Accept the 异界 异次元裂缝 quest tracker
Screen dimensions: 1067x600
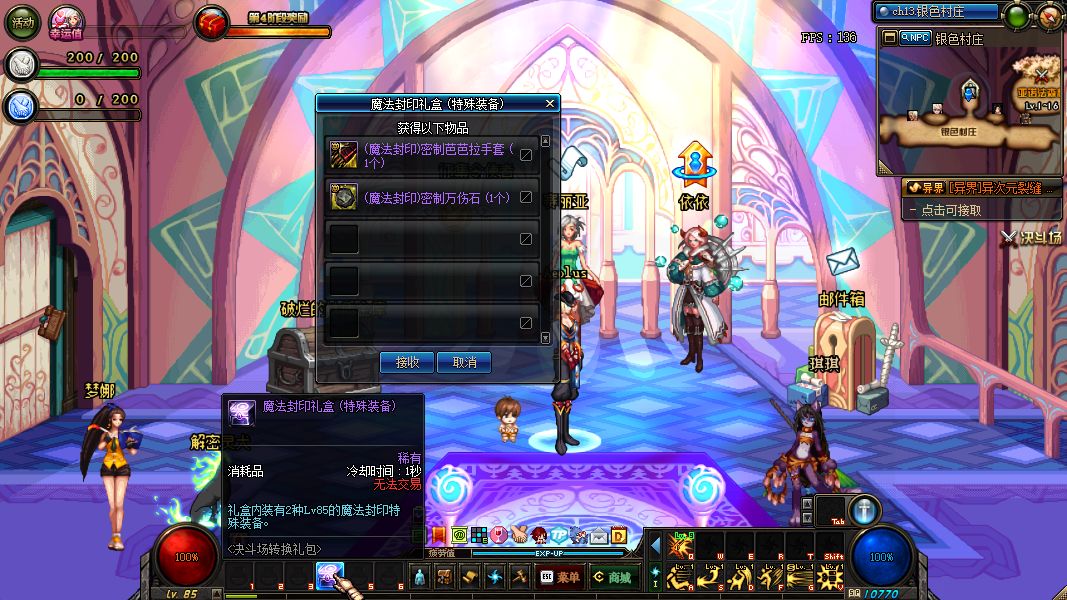[981, 187]
